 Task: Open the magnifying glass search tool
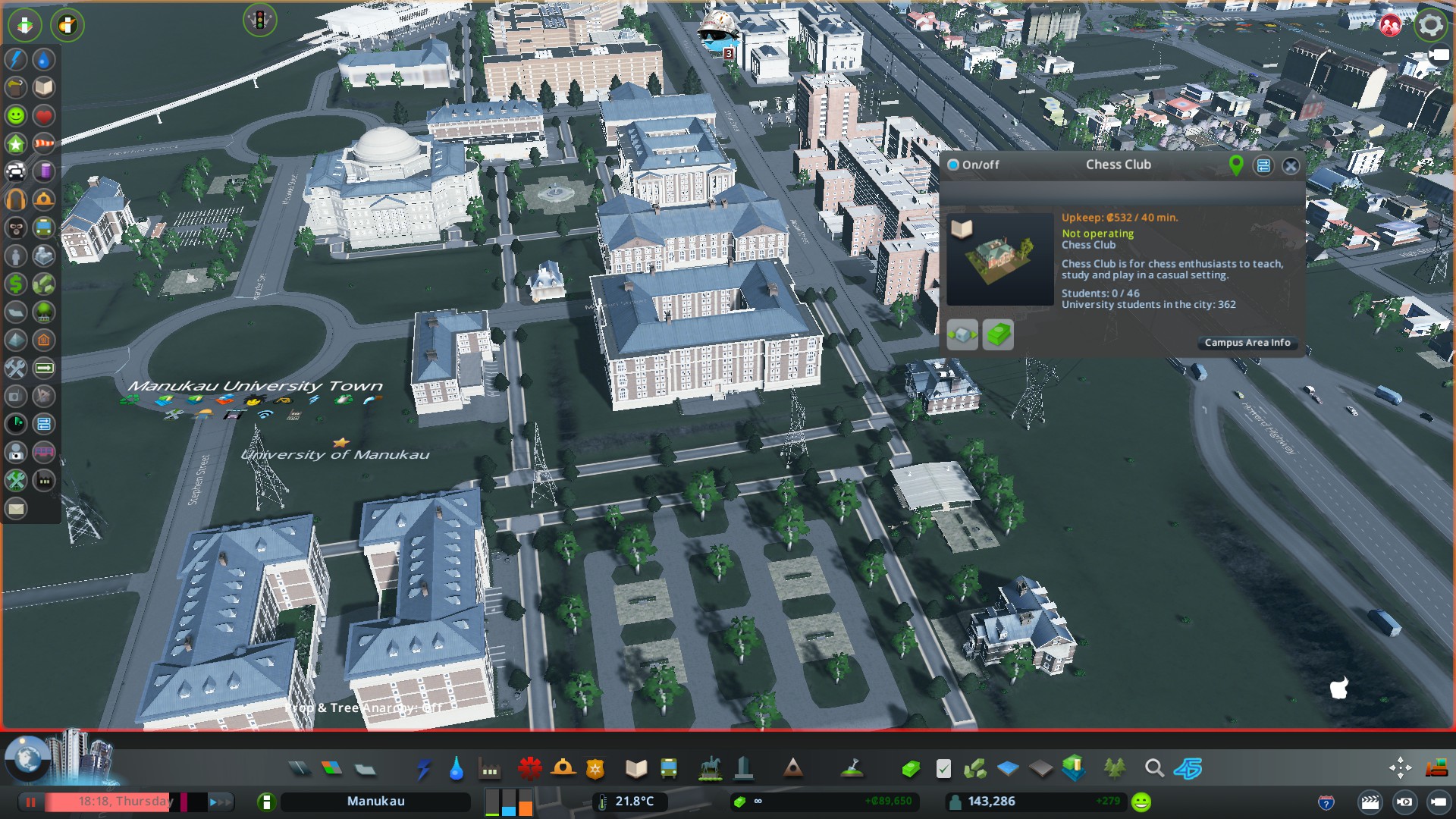1154,769
